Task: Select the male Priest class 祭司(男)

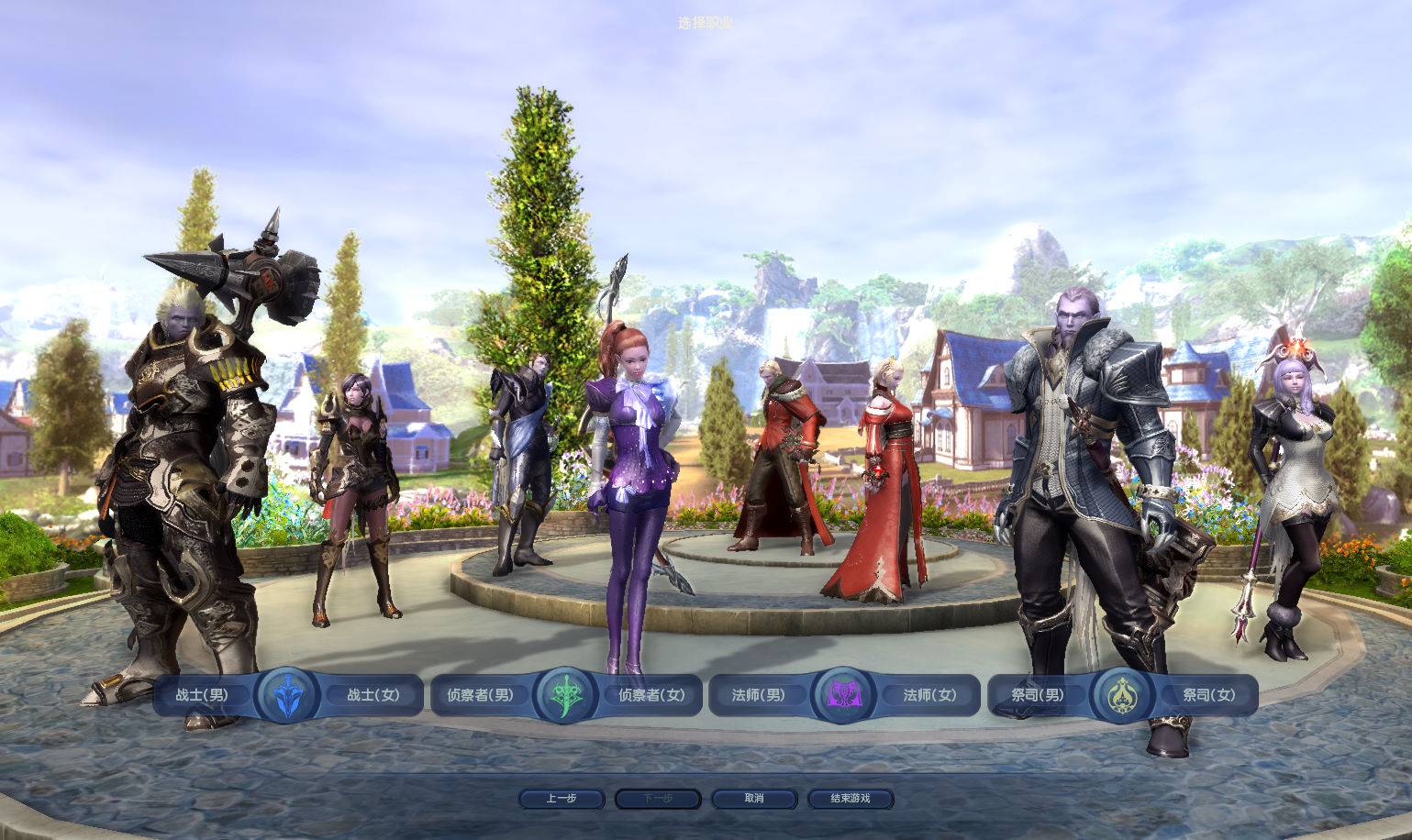Action: pos(1038,695)
